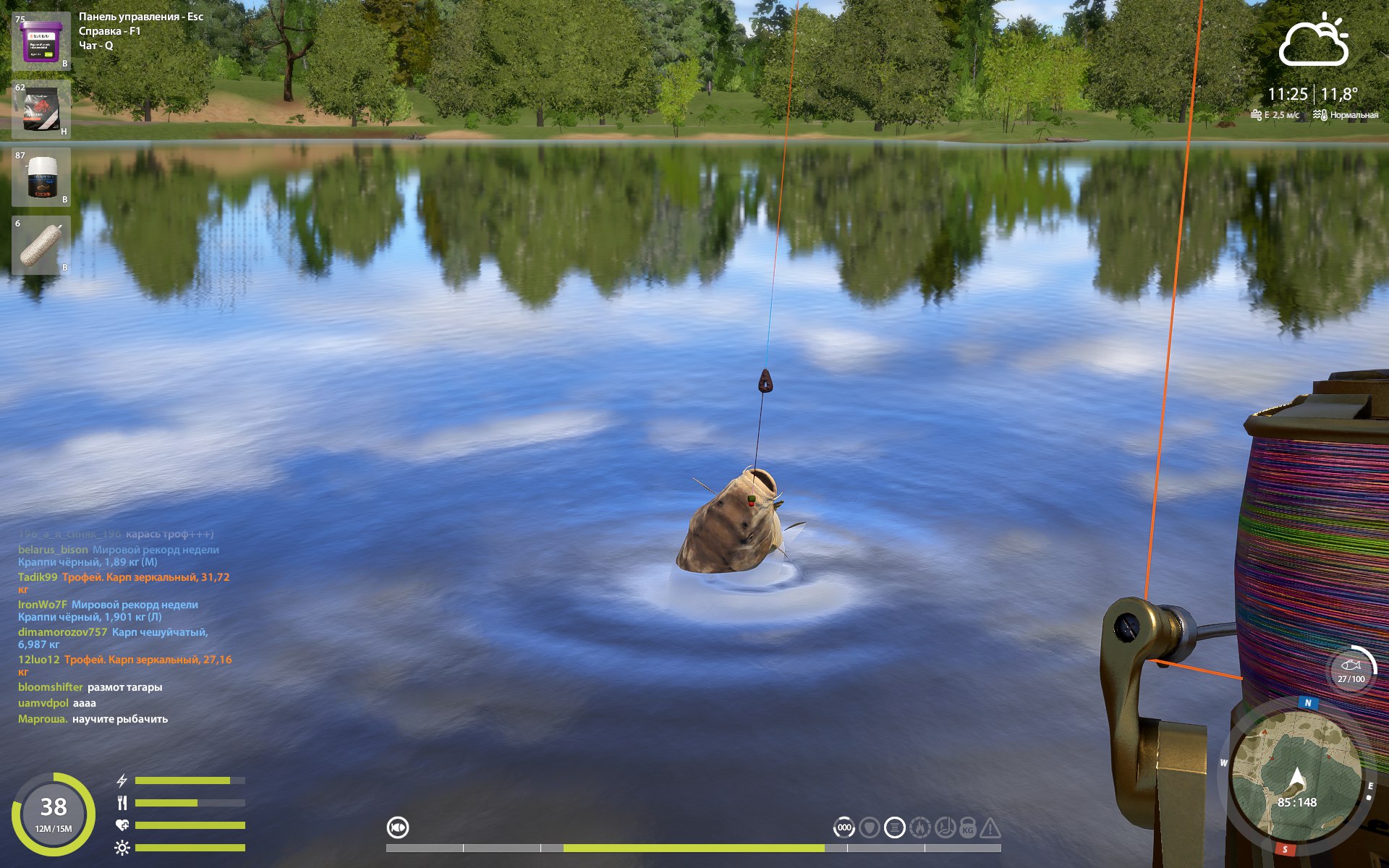Click the hook icon left of the KG weight
Screen dimensions: 1389x868
[944, 827]
